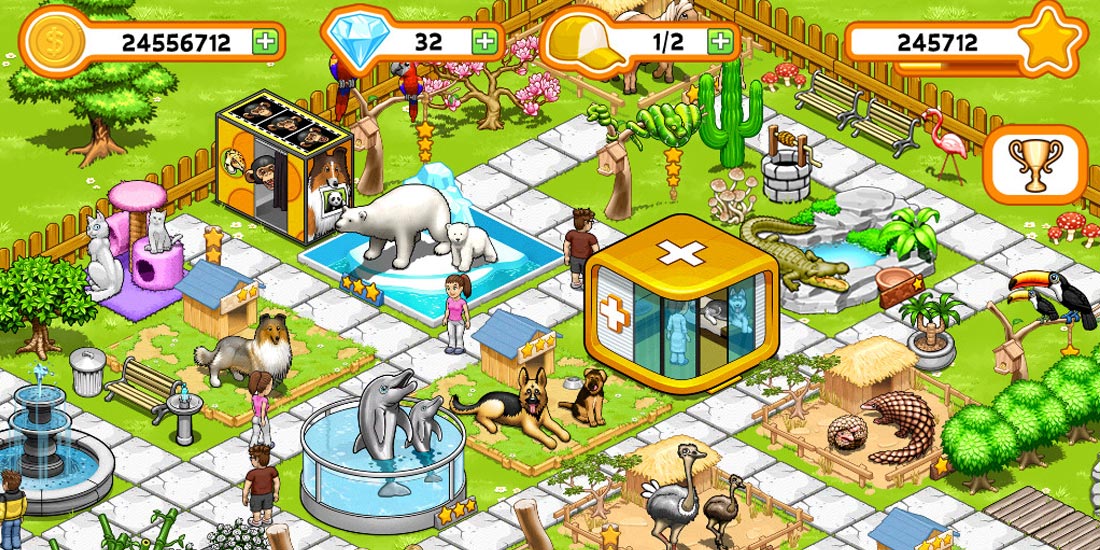Buy more diamonds using the plus button

(x=485, y=42)
